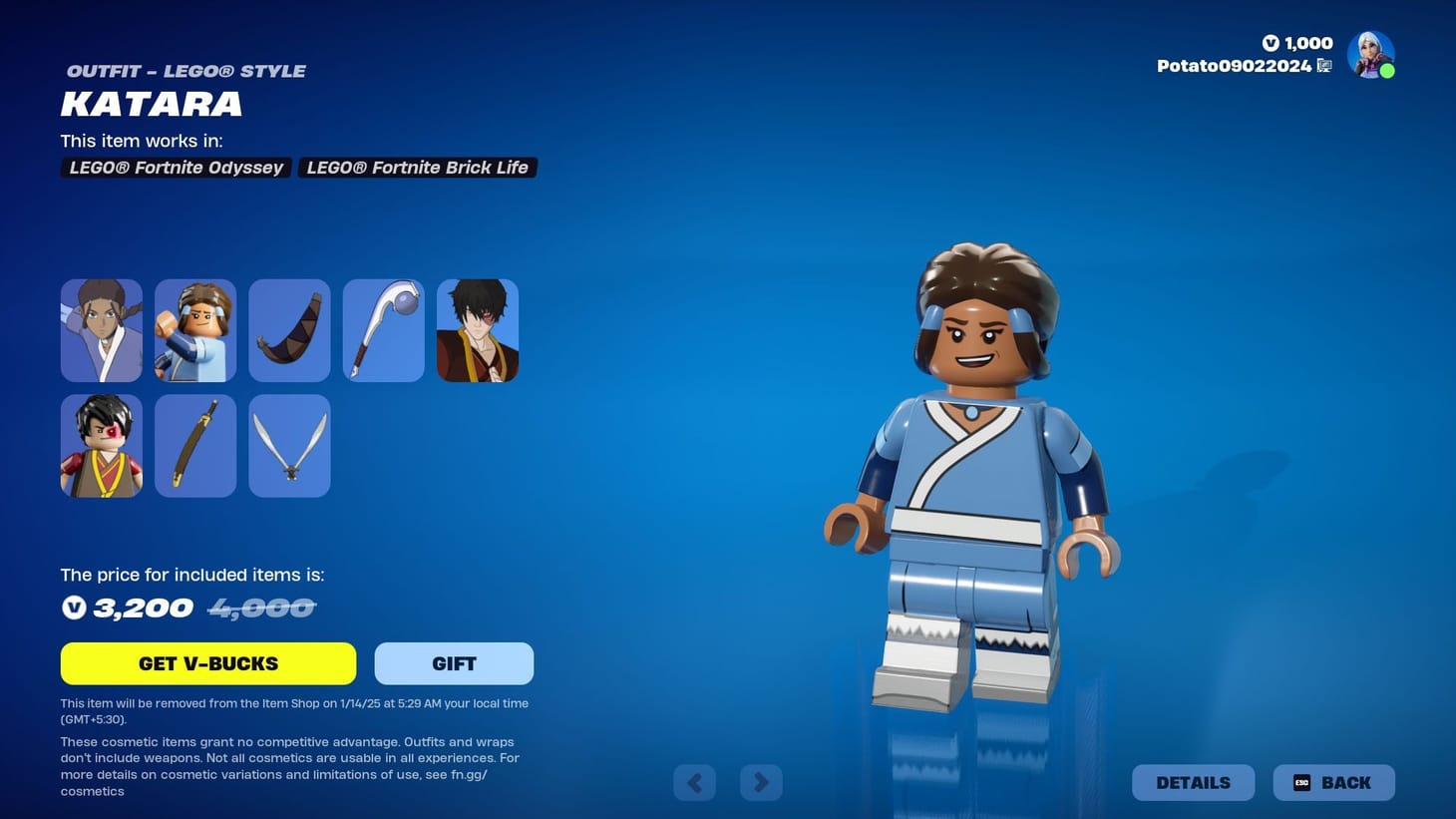This screenshot has width=1456, height=819.
Task: Select the dual swords glider icon
Action: click(x=288, y=445)
